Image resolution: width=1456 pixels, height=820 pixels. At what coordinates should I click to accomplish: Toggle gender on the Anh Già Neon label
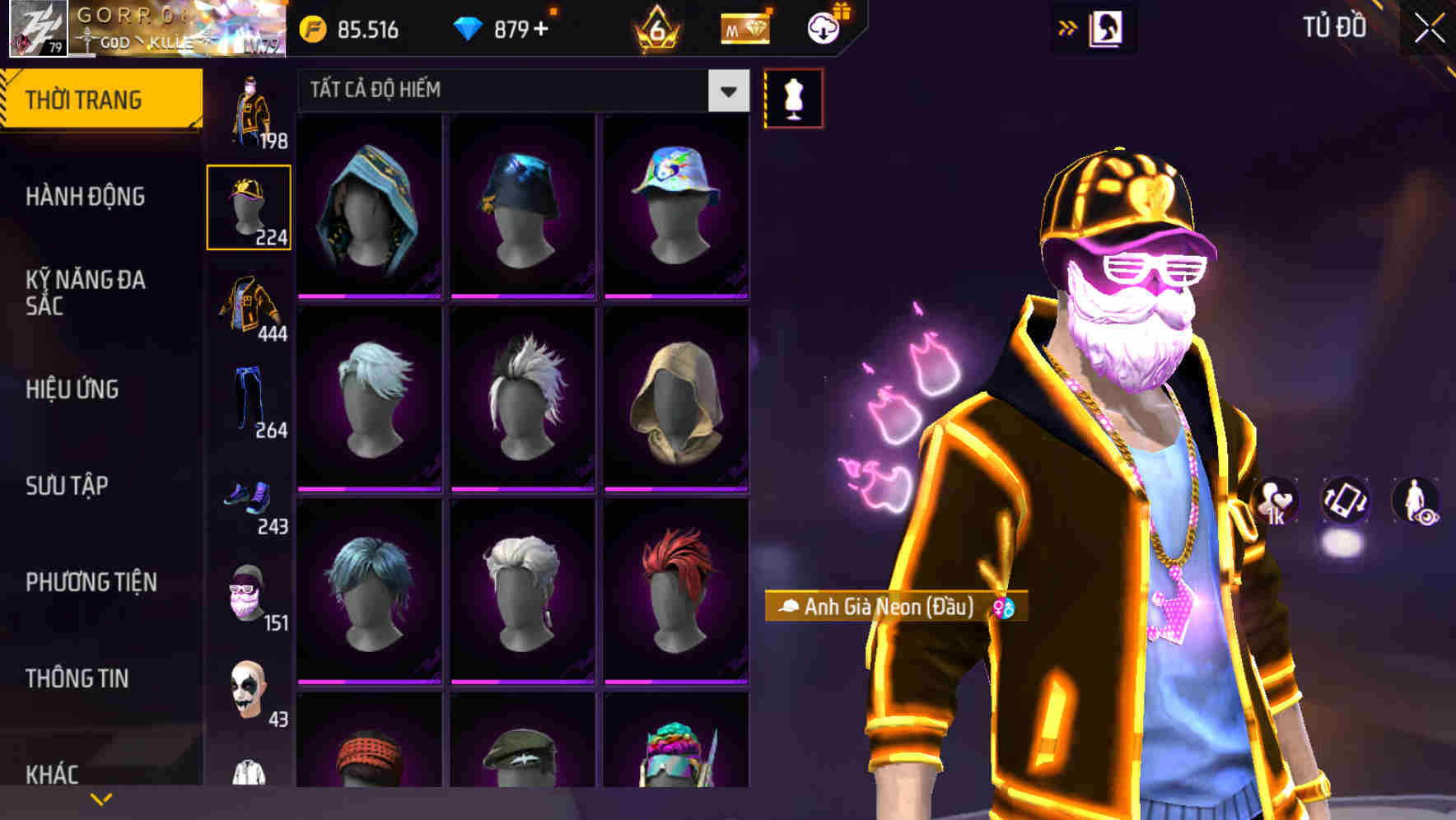[x=1007, y=606]
